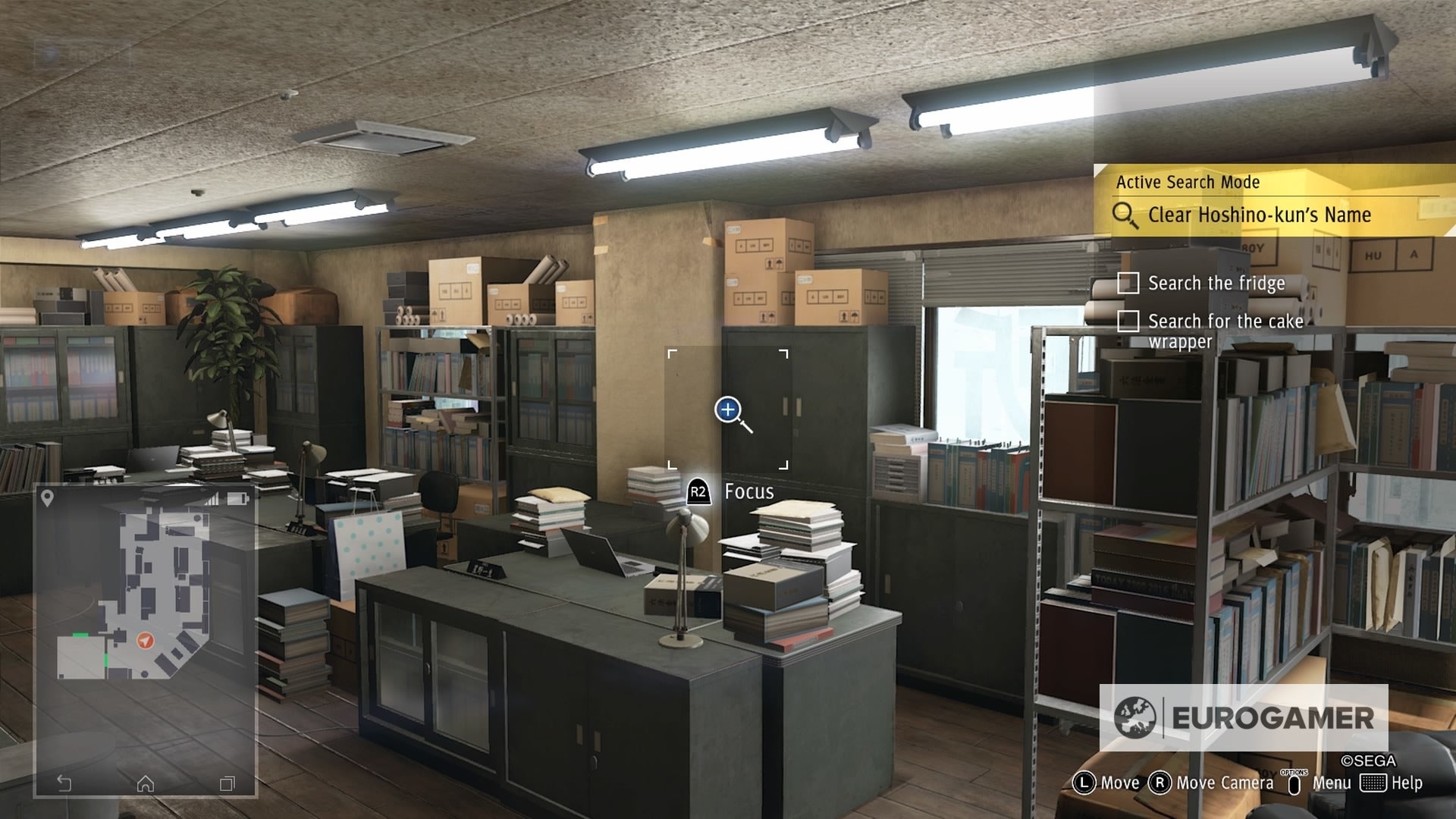Click the battery level indicator on the minimap
1456x819 pixels.
pyautogui.click(x=237, y=498)
